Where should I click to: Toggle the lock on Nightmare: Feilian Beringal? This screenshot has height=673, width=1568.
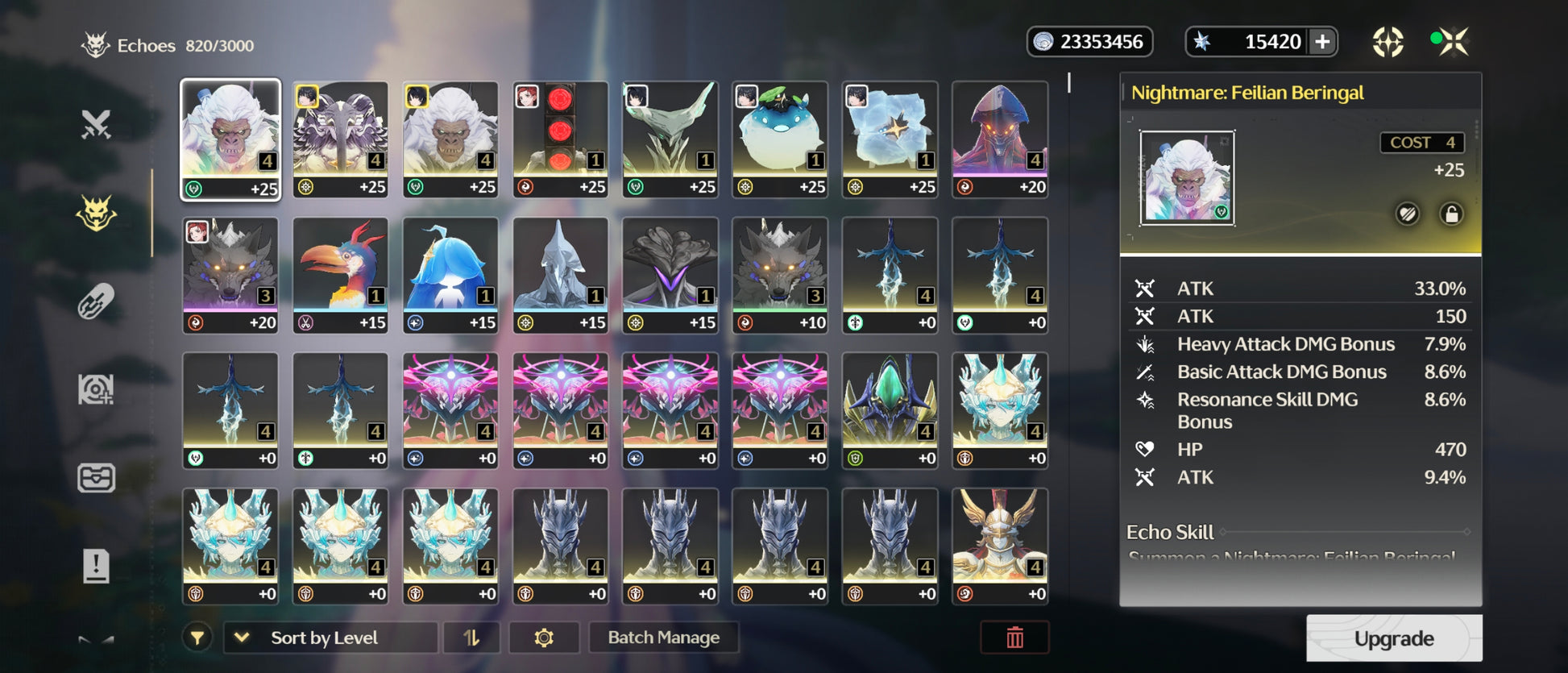[x=1451, y=214]
